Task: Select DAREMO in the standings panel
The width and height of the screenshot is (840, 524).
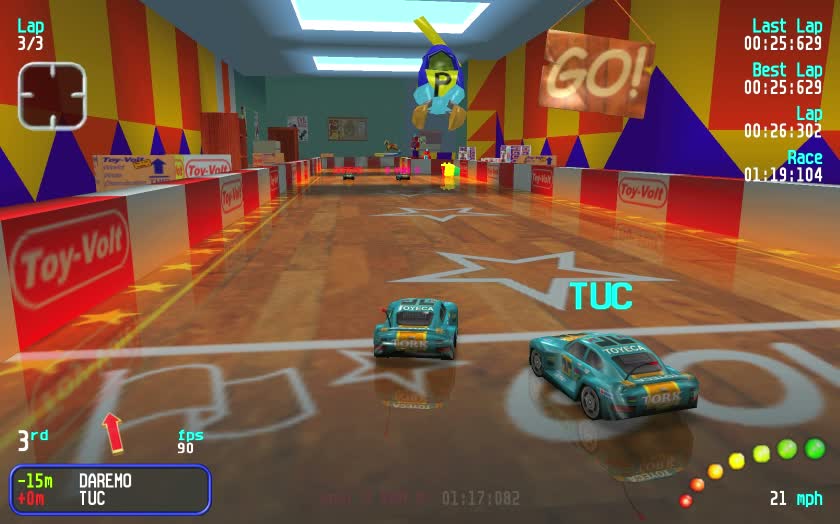Action: [105, 481]
